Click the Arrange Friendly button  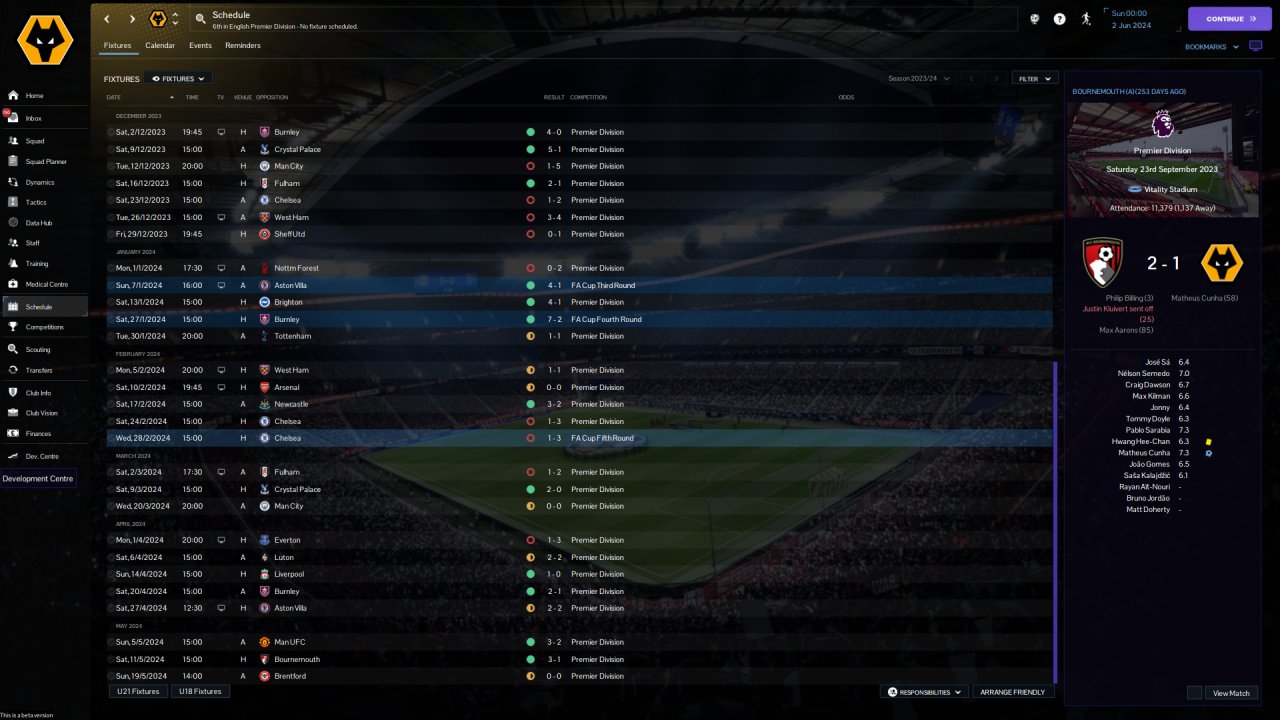tap(1013, 692)
